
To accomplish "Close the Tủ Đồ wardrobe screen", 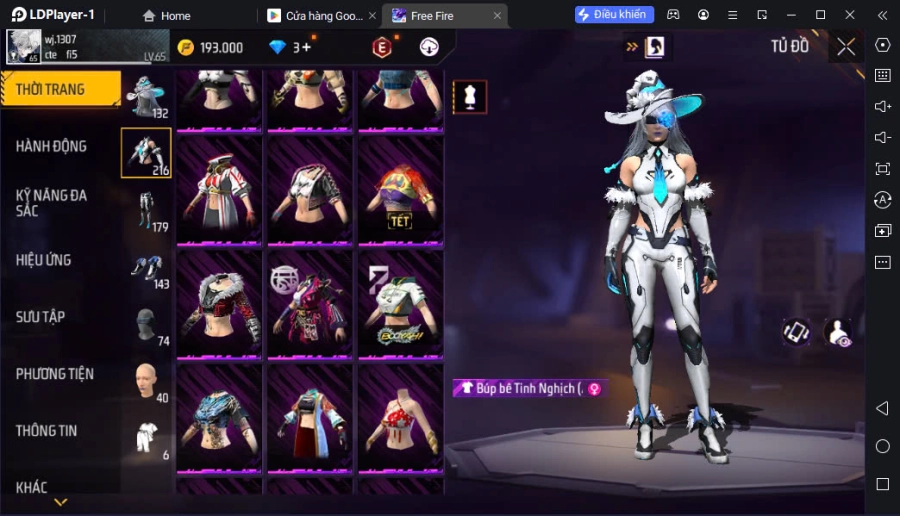I will [846, 47].
